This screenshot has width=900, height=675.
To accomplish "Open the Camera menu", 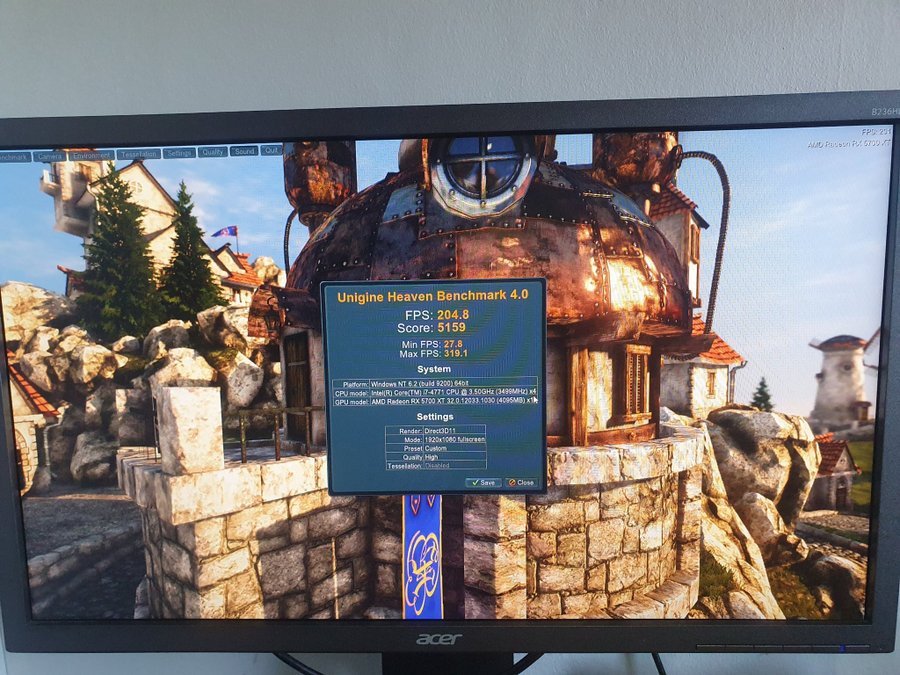I will (x=48, y=156).
